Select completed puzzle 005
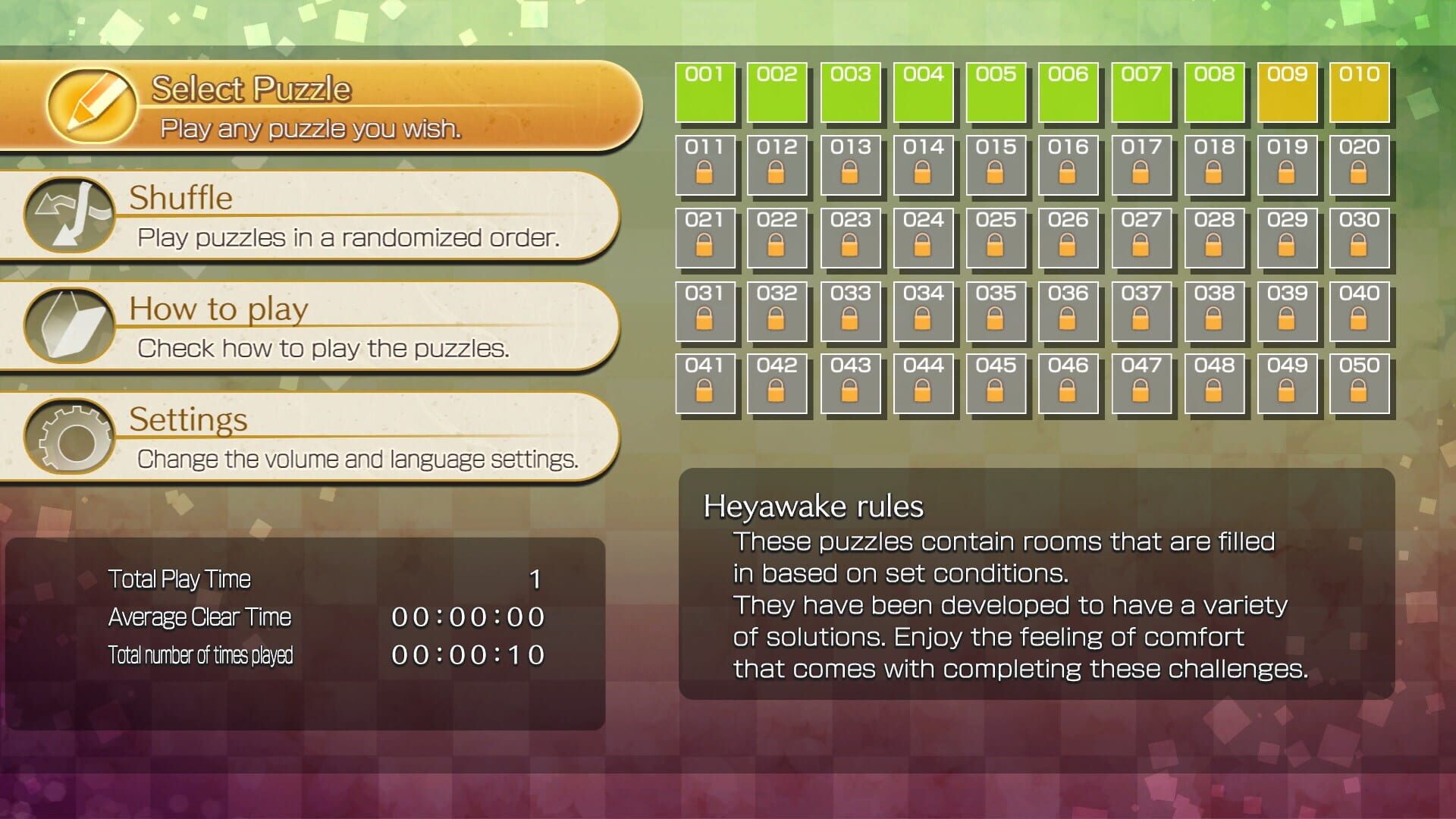This screenshot has height=819, width=1456. pyautogui.click(x=996, y=93)
